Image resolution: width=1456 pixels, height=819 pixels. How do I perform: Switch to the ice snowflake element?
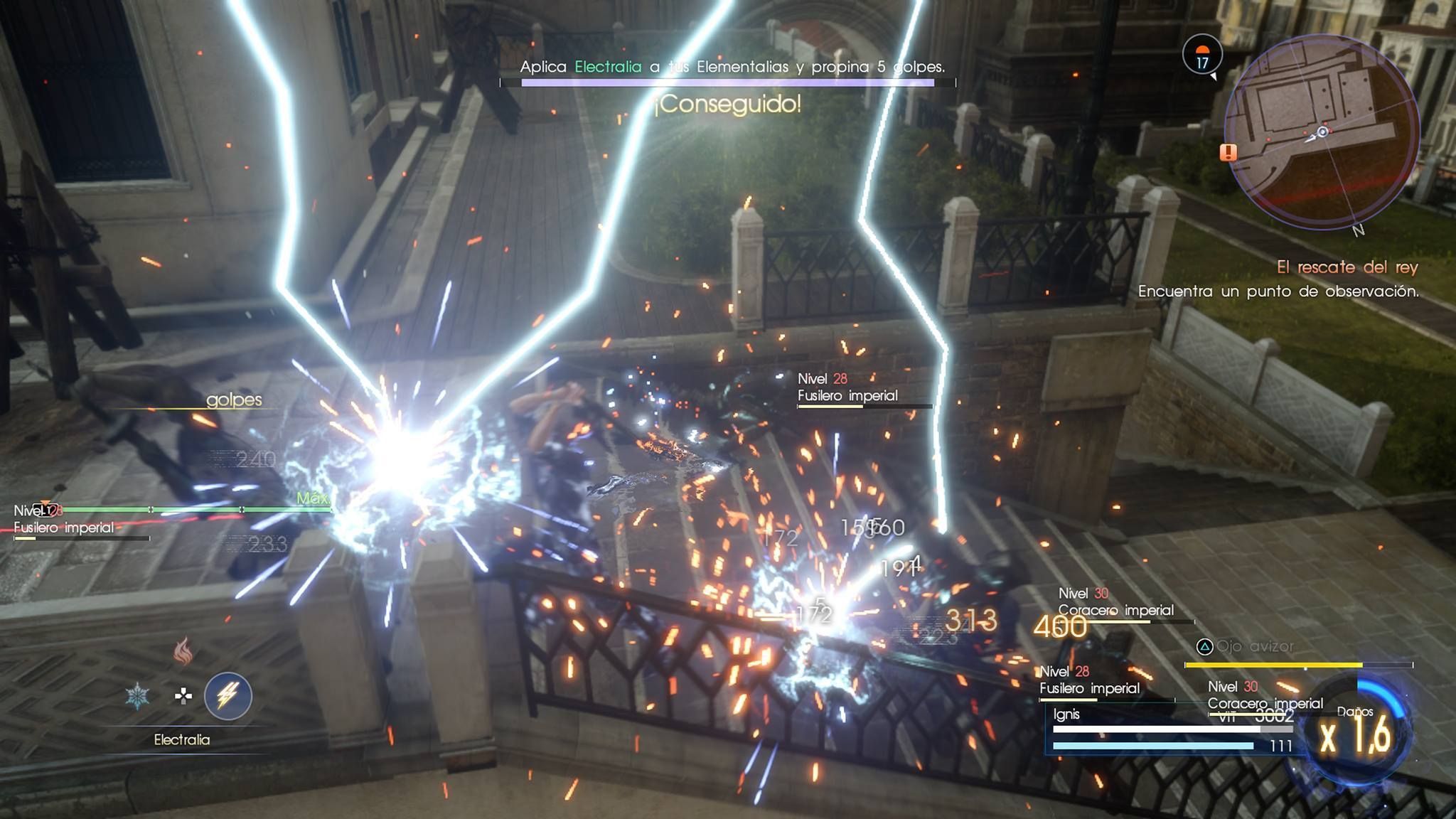[136, 696]
